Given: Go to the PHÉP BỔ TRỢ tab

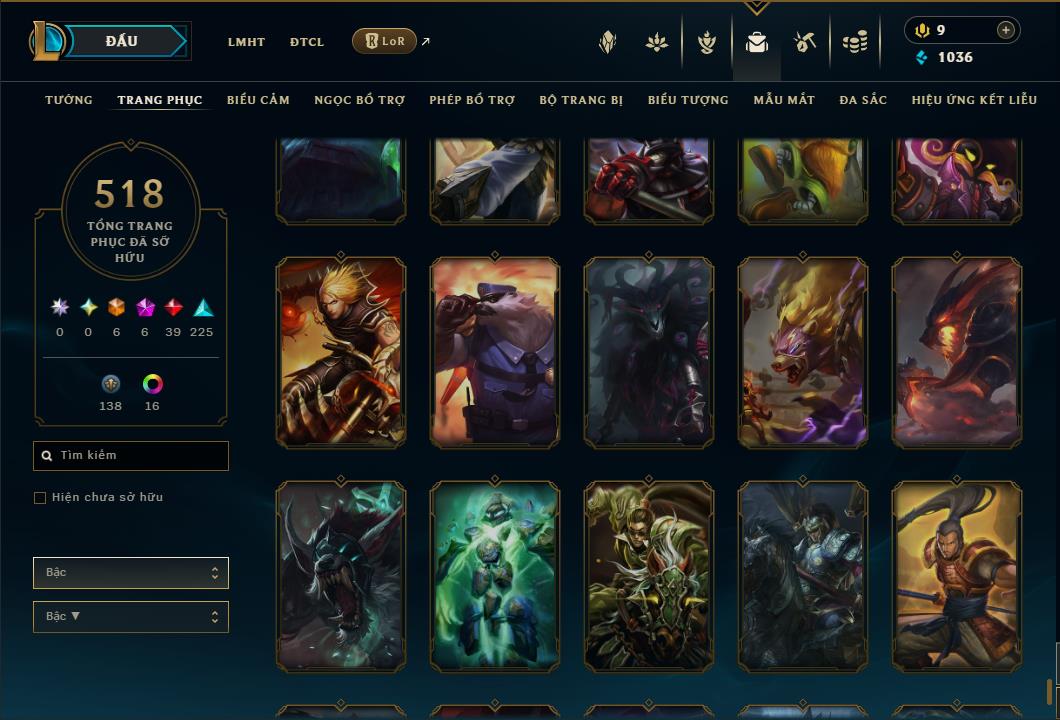Looking at the screenshot, I should 472,100.
